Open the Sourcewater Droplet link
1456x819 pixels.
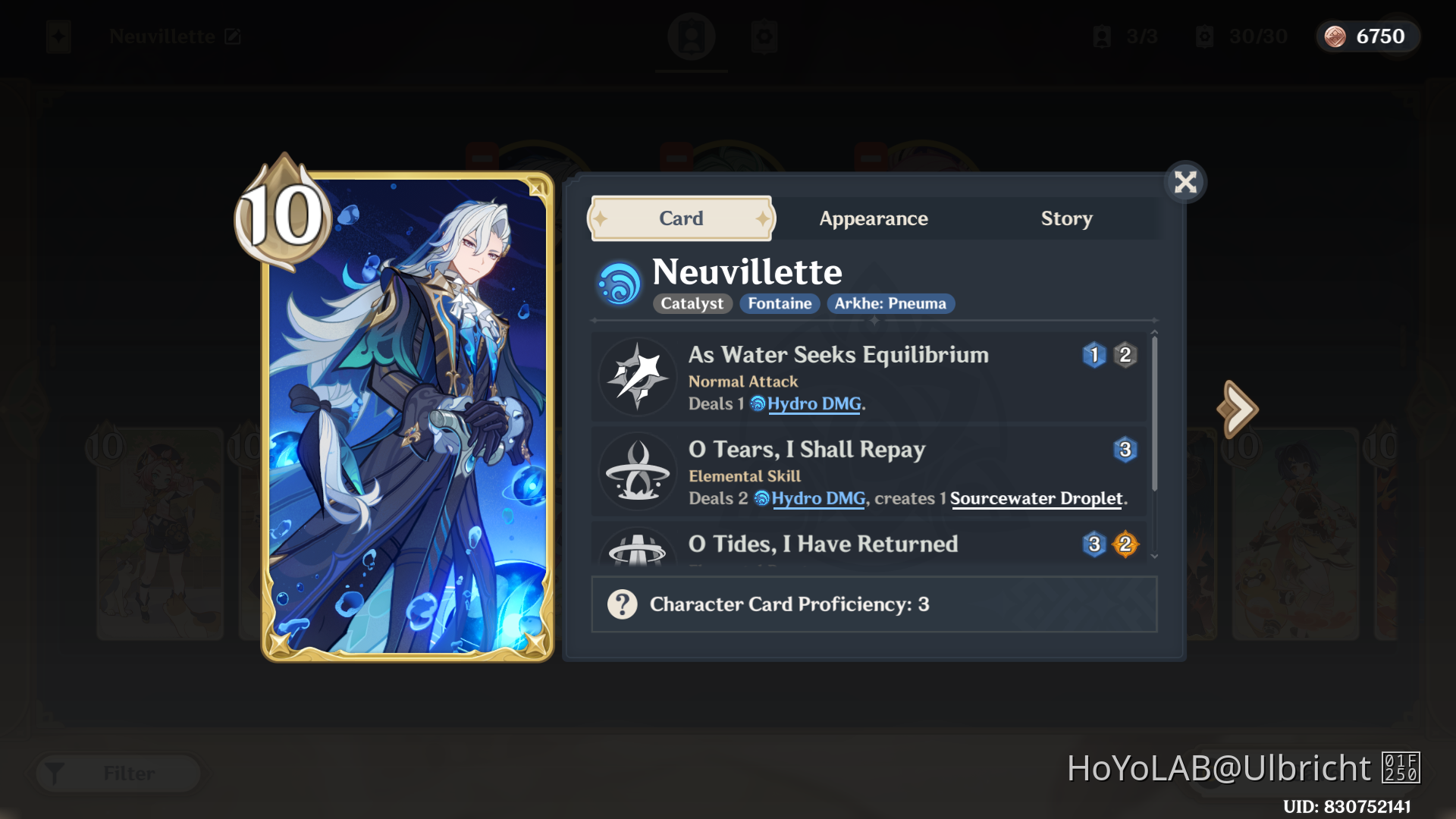point(1036,498)
